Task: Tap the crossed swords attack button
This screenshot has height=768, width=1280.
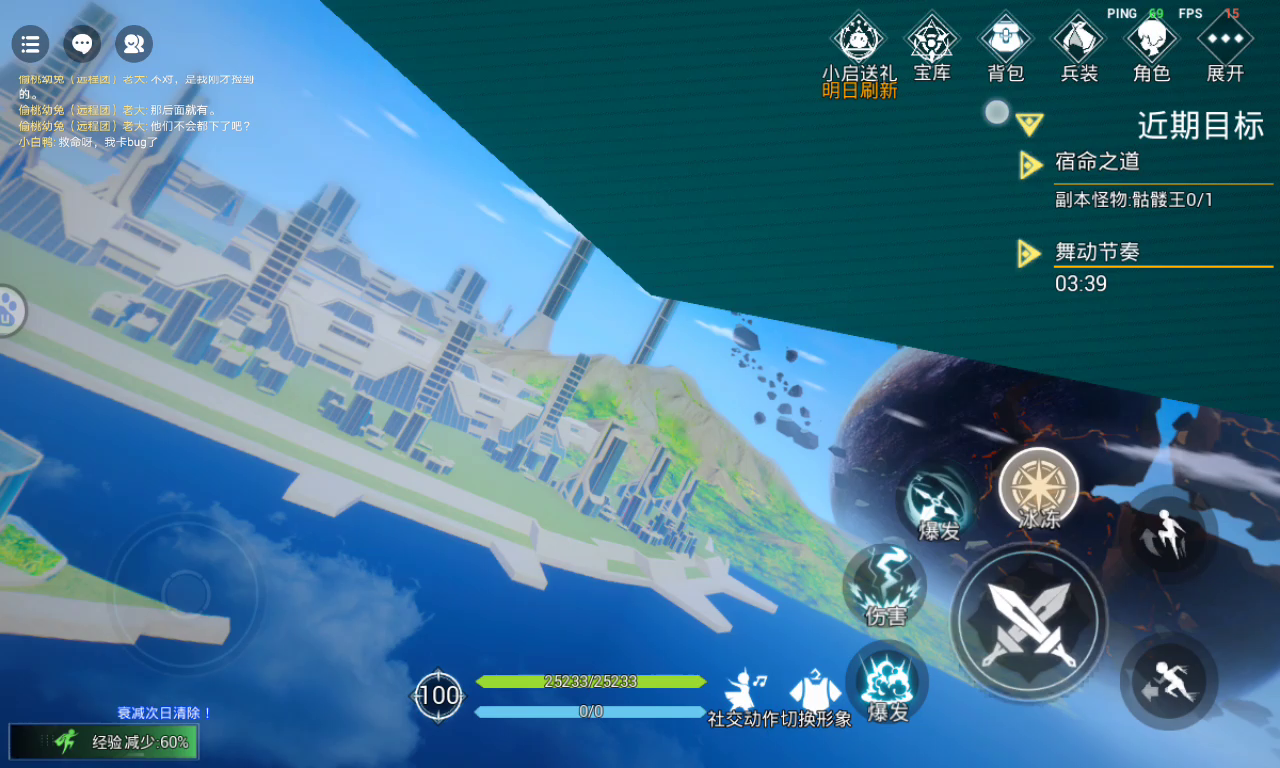Action: tap(1029, 622)
